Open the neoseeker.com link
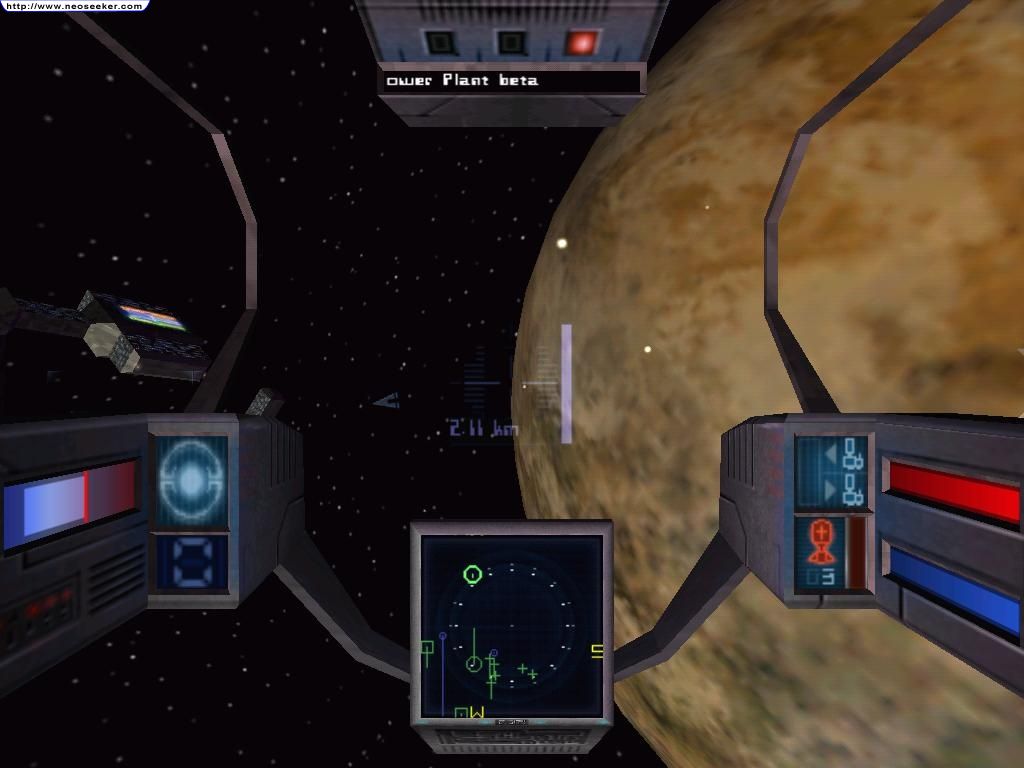1024x768 pixels. [x=72, y=6]
